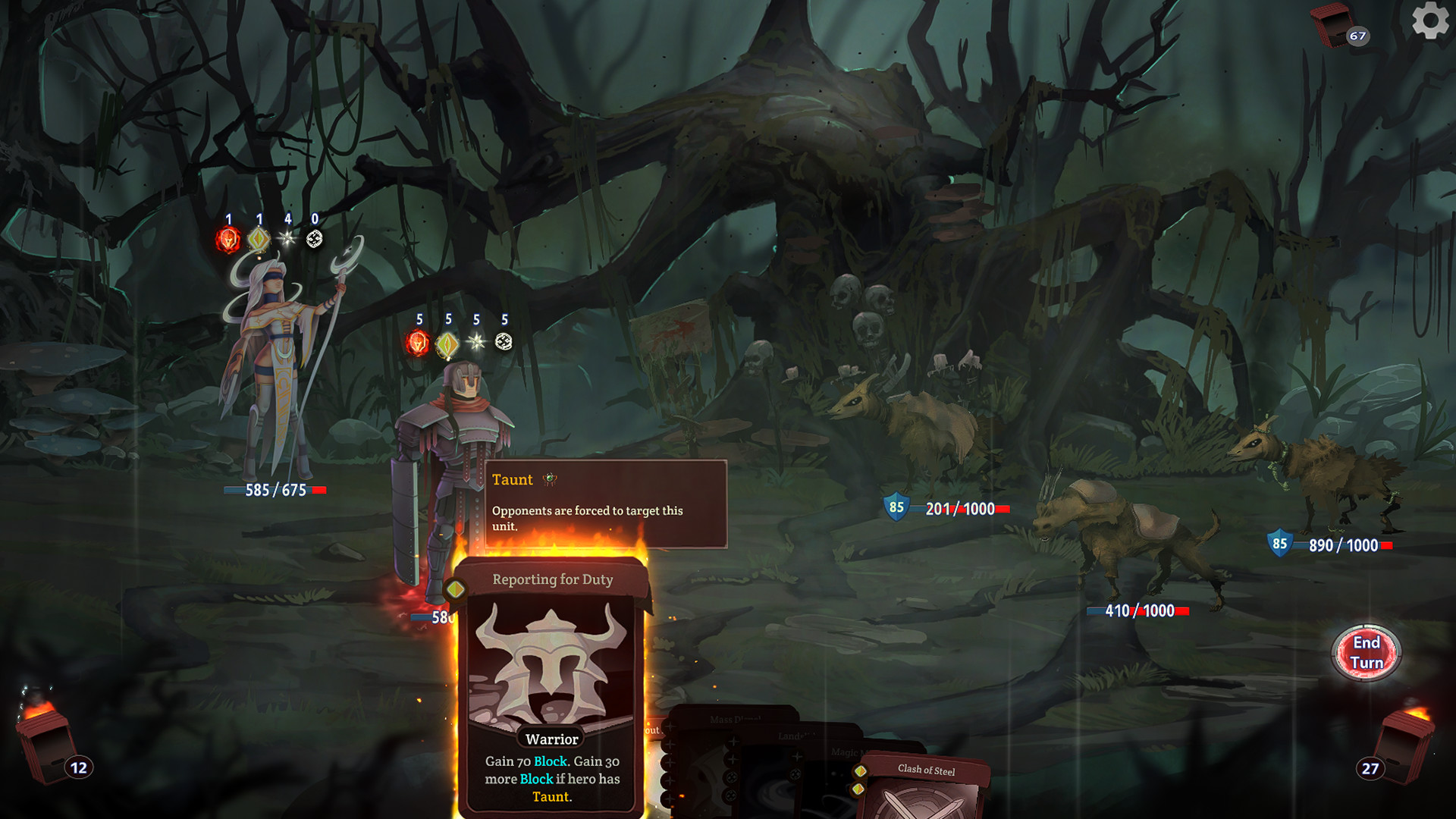Viewport: 1456px width, 819px height.
Task: Click the cost gem on the Warrior card
Action: pos(454,588)
